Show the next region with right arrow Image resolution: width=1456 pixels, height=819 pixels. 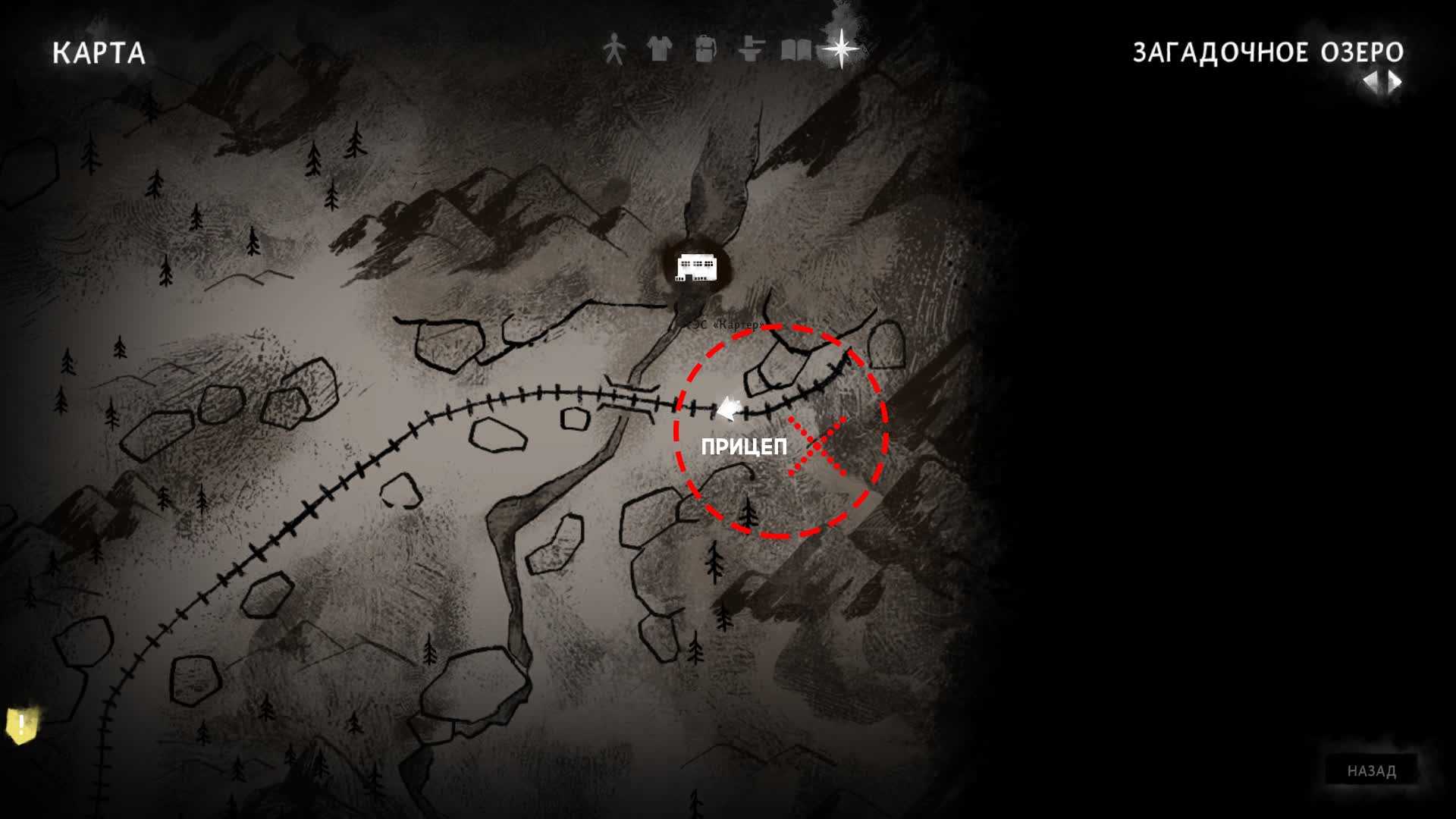pos(1395,81)
